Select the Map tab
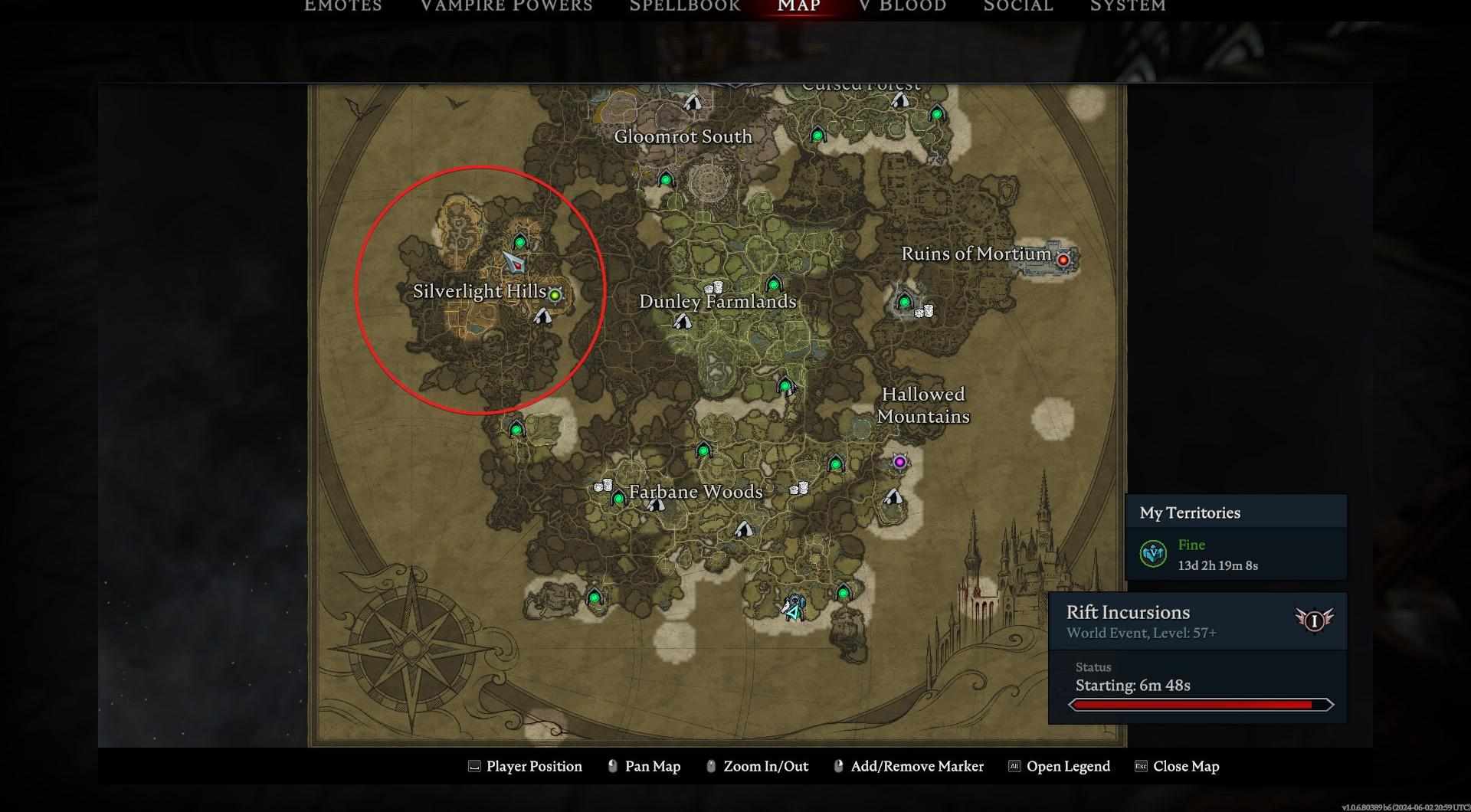Viewport: 1471px width, 812px height. pos(799,6)
